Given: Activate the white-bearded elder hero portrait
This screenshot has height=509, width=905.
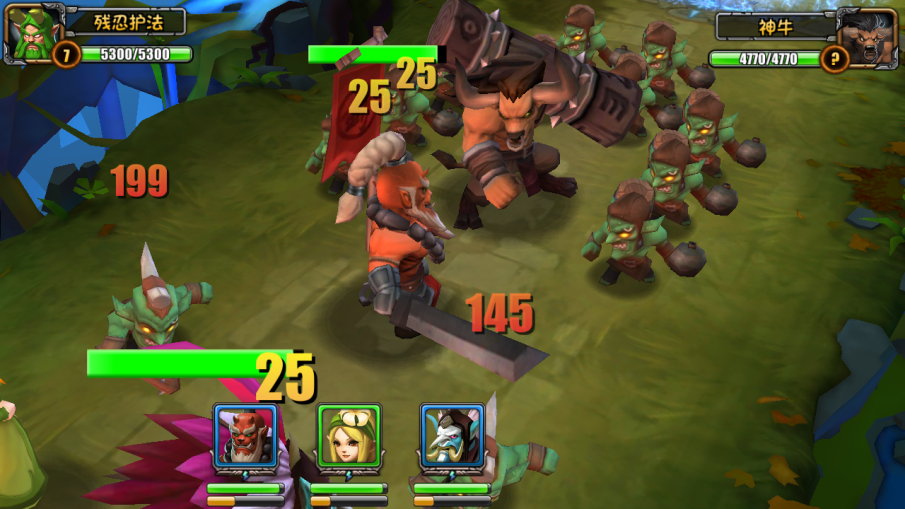Looking at the screenshot, I should pyautogui.click(x=452, y=437).
